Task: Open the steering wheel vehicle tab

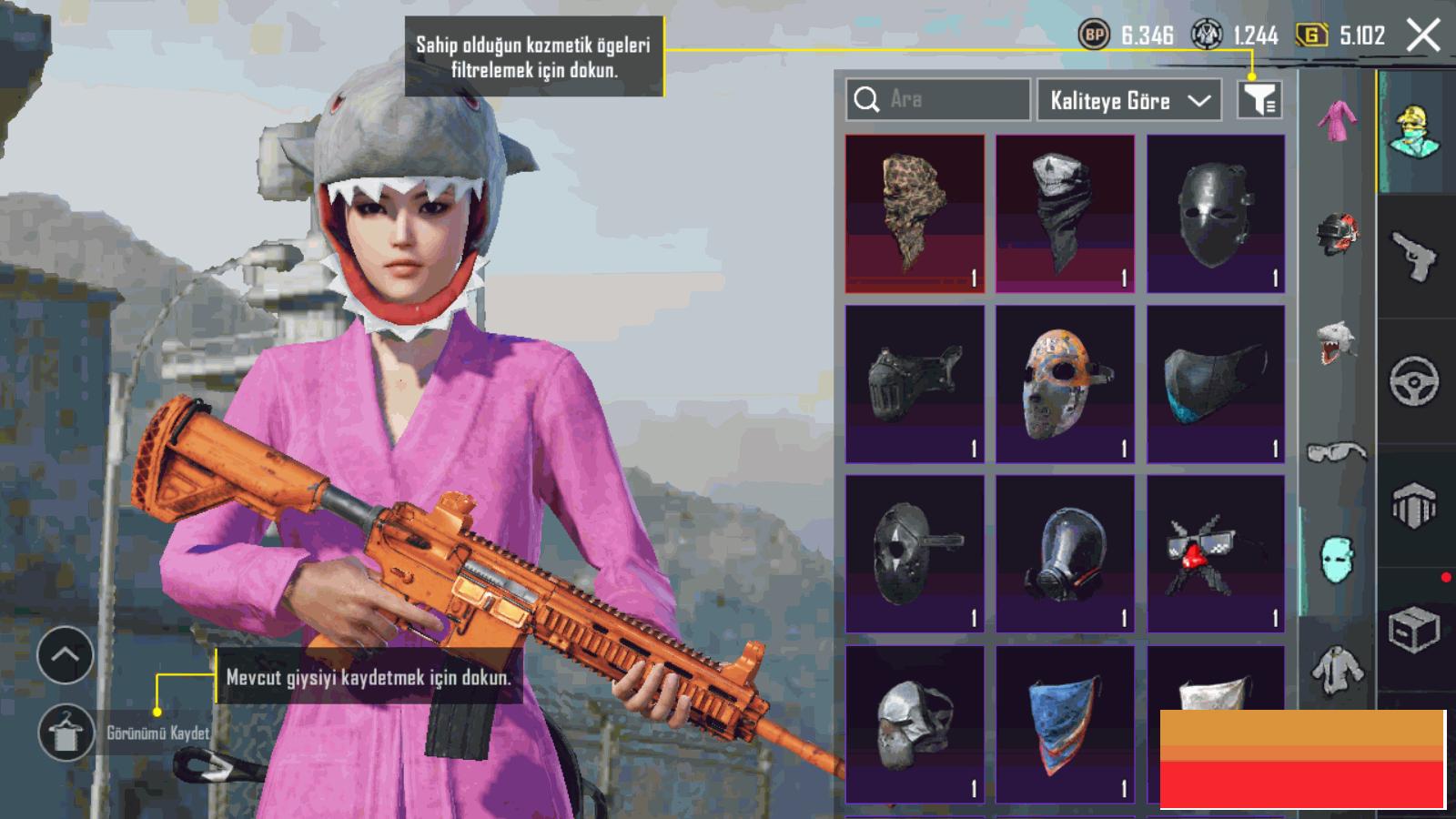Action: click(x=1414, y=381)
